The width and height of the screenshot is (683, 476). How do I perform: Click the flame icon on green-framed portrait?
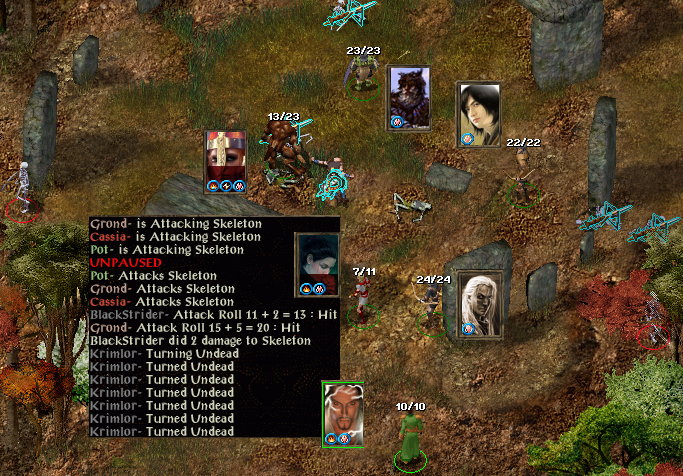[x=331, y=438]
